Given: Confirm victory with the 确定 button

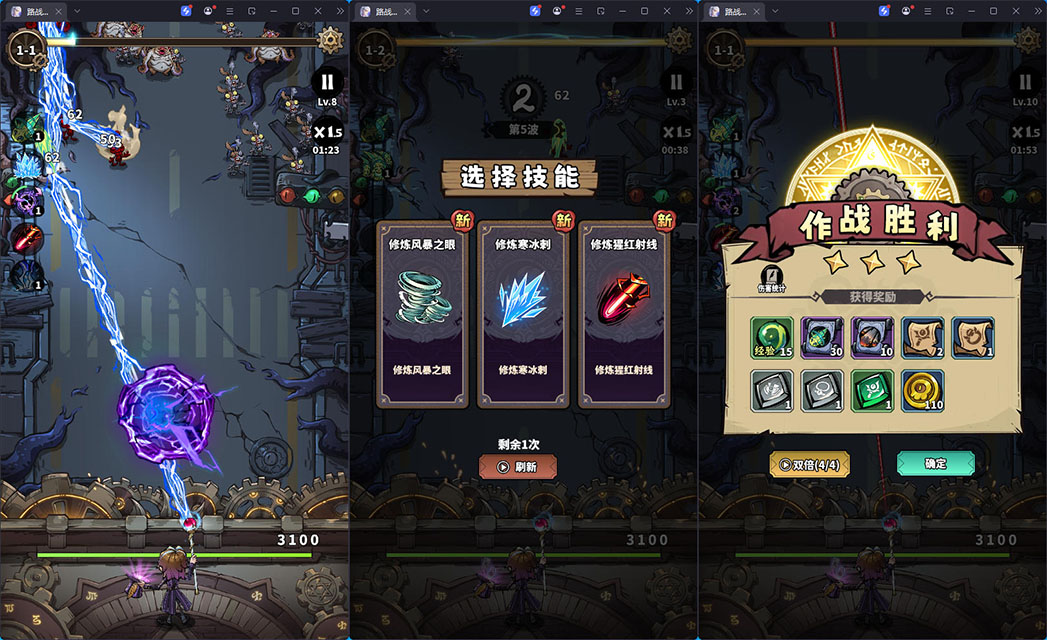Looking at the screenshot, I should point(935,463).
